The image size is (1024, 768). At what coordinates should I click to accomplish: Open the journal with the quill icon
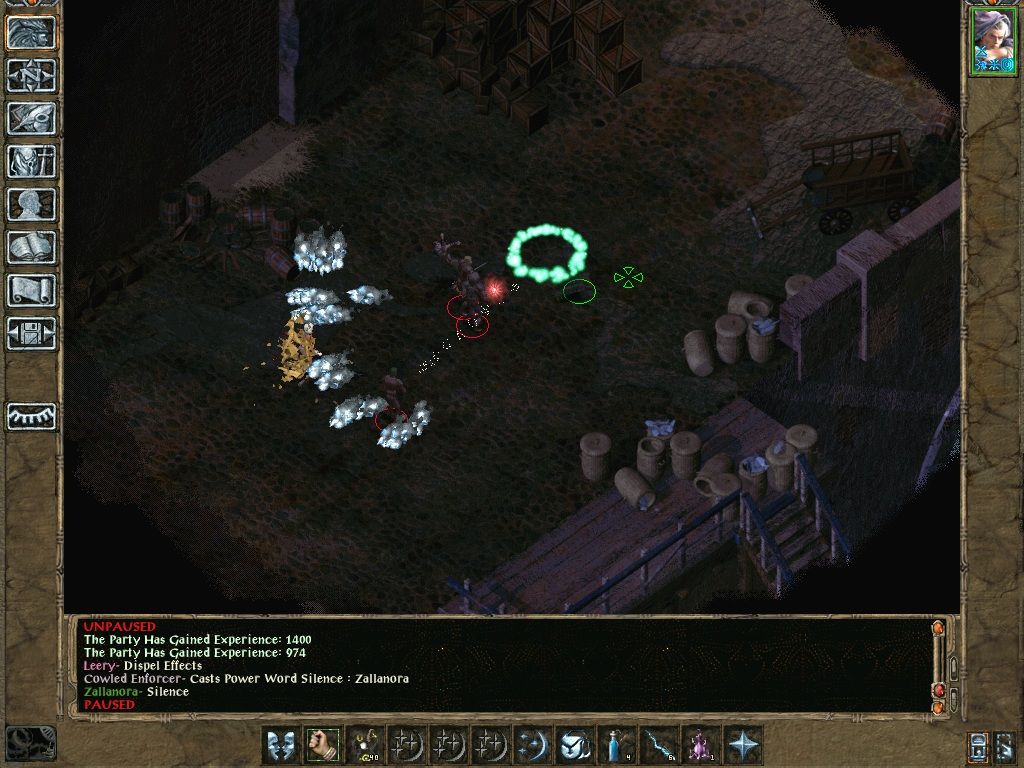[31, 118]
